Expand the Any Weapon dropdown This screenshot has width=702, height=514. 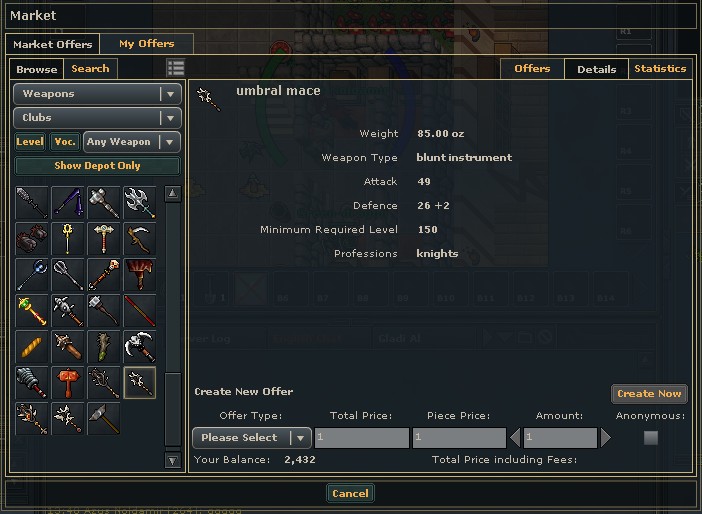click(x=132, y=142)
